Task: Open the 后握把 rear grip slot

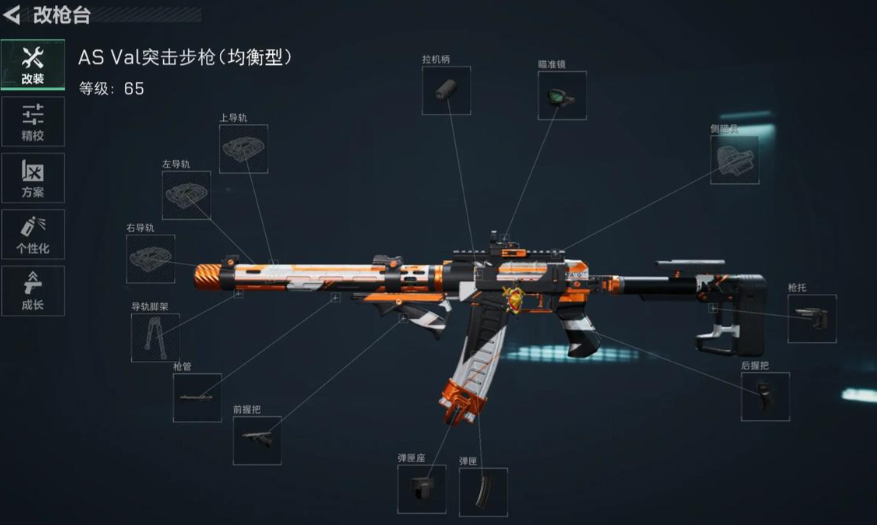Action: click(x=765, y=397)
